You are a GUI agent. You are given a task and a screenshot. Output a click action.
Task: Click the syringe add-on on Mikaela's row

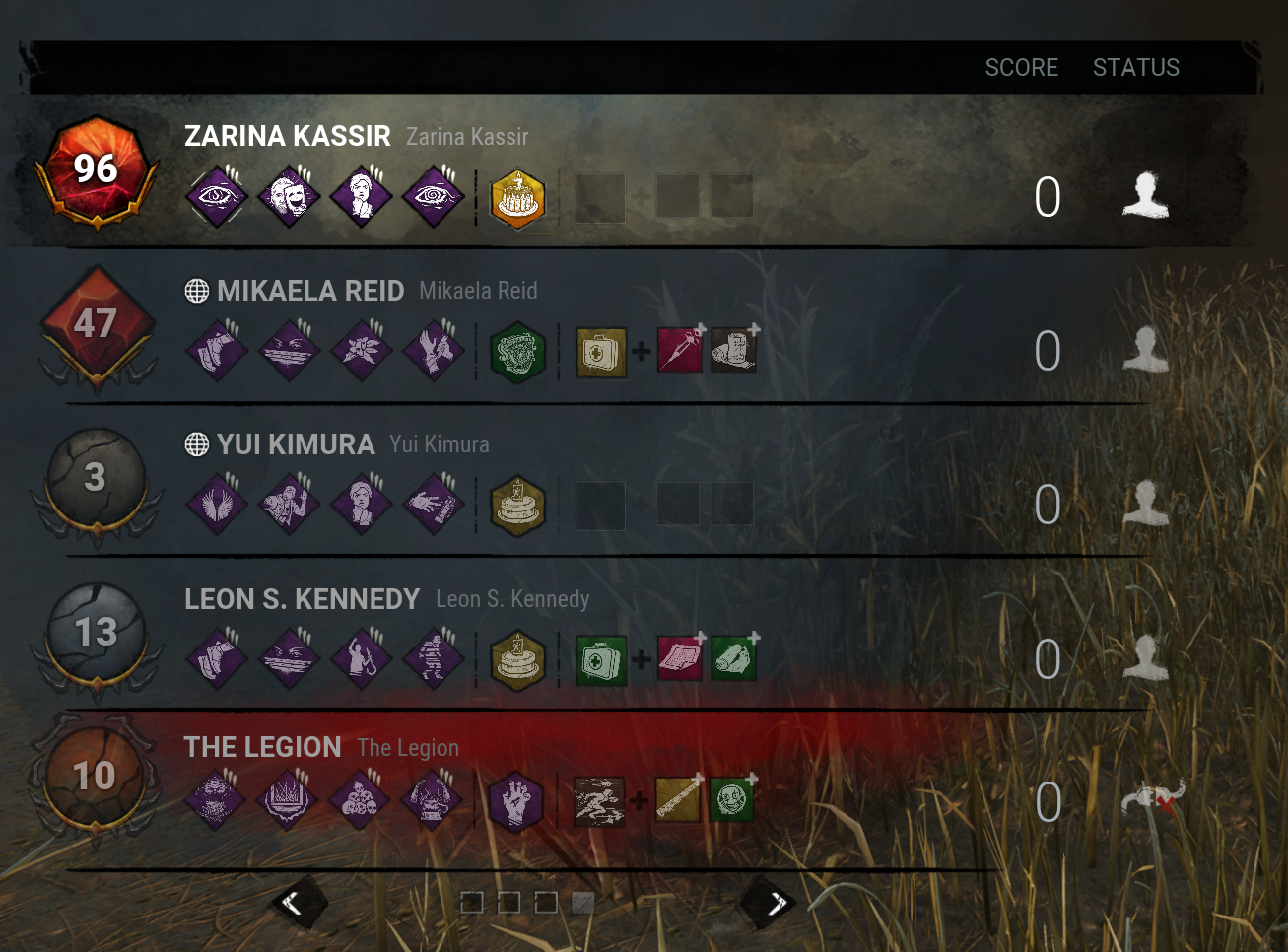click(679, 351)
